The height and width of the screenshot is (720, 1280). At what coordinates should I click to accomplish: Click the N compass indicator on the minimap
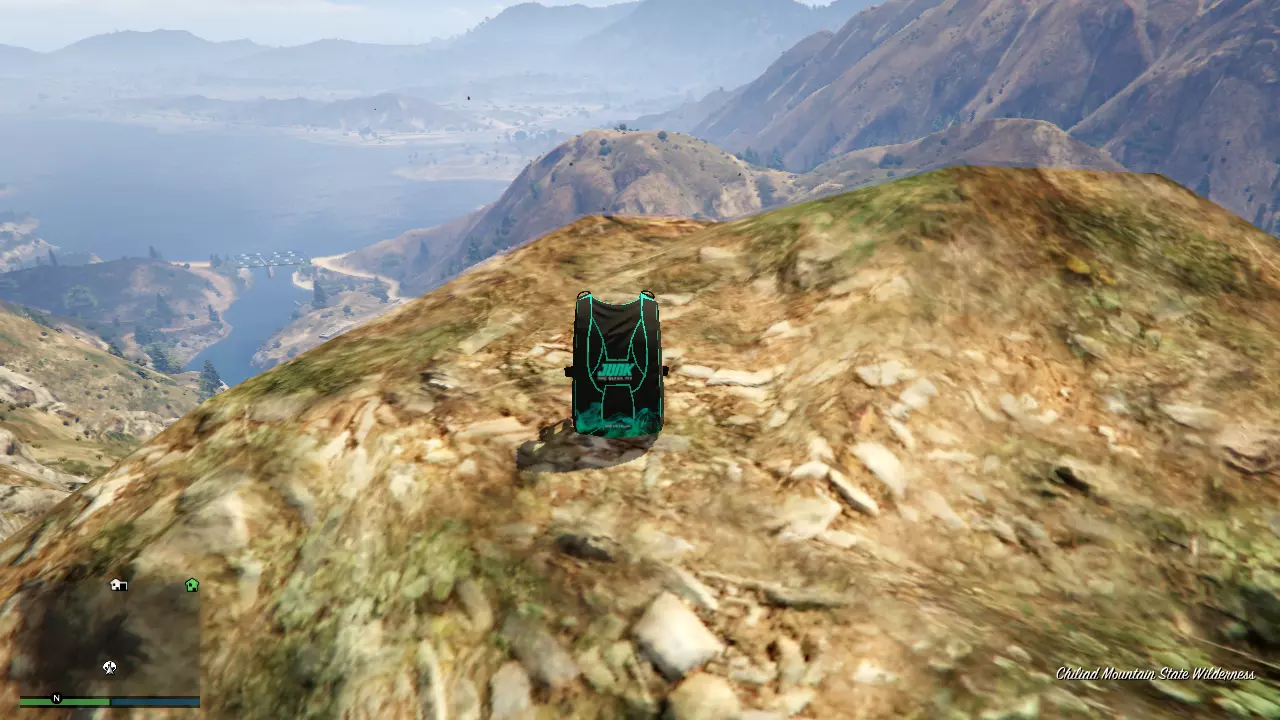tap(56, 698)
